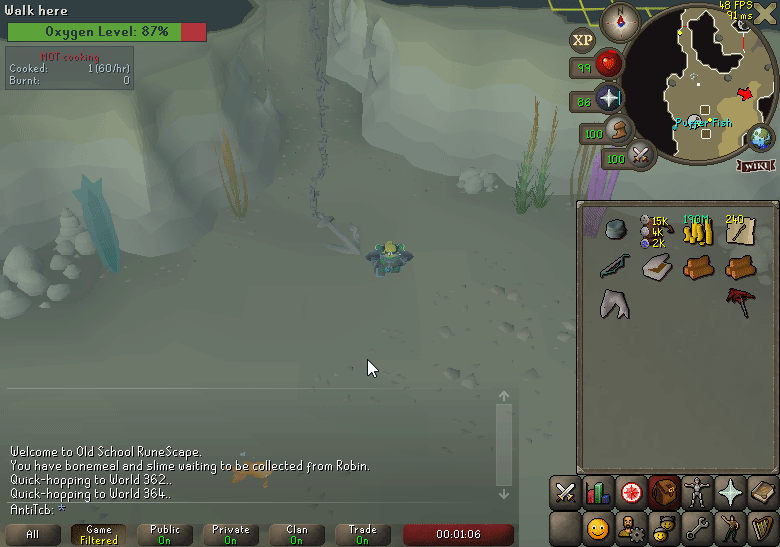This screenshot has width=780, height=547.
Task: Open the Emotes tab
Action: [x=729, y=527]
